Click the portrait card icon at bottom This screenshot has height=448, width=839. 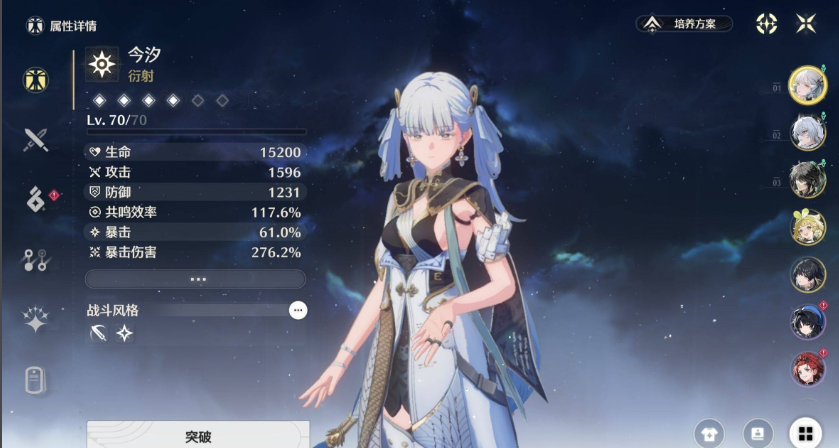[756, 432]
